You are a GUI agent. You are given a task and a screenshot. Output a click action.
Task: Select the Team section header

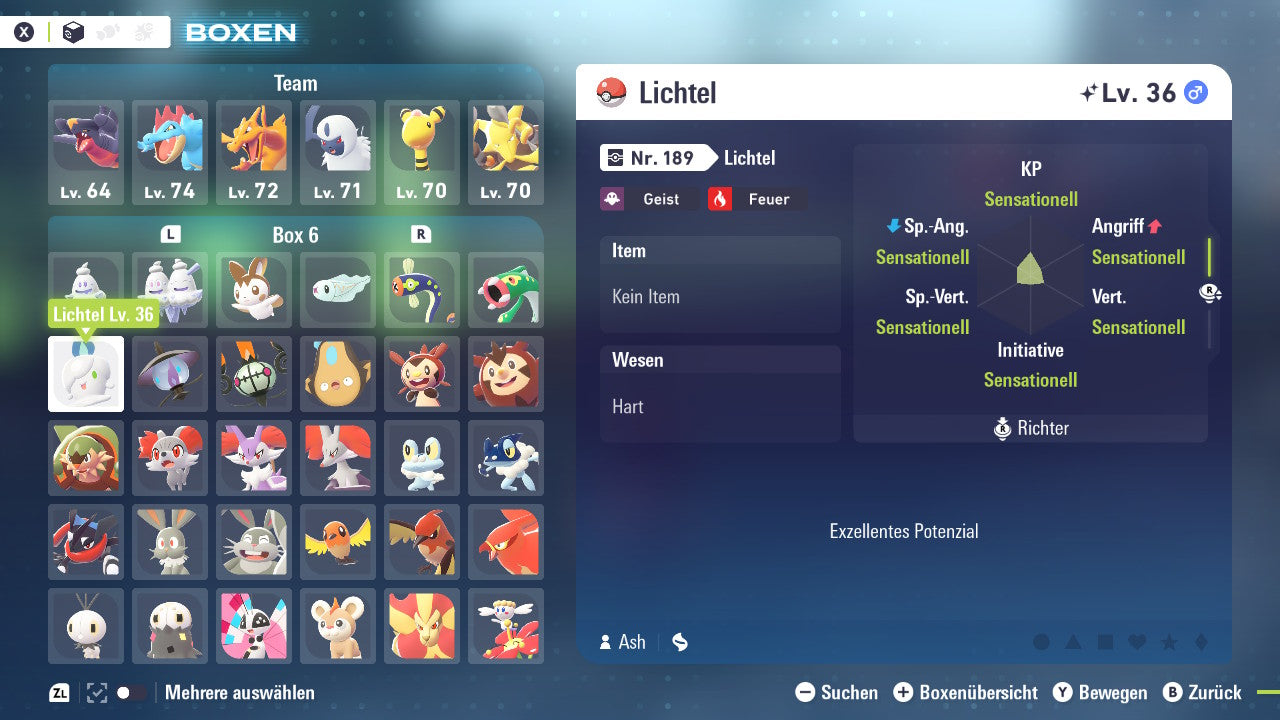[295, 83]
